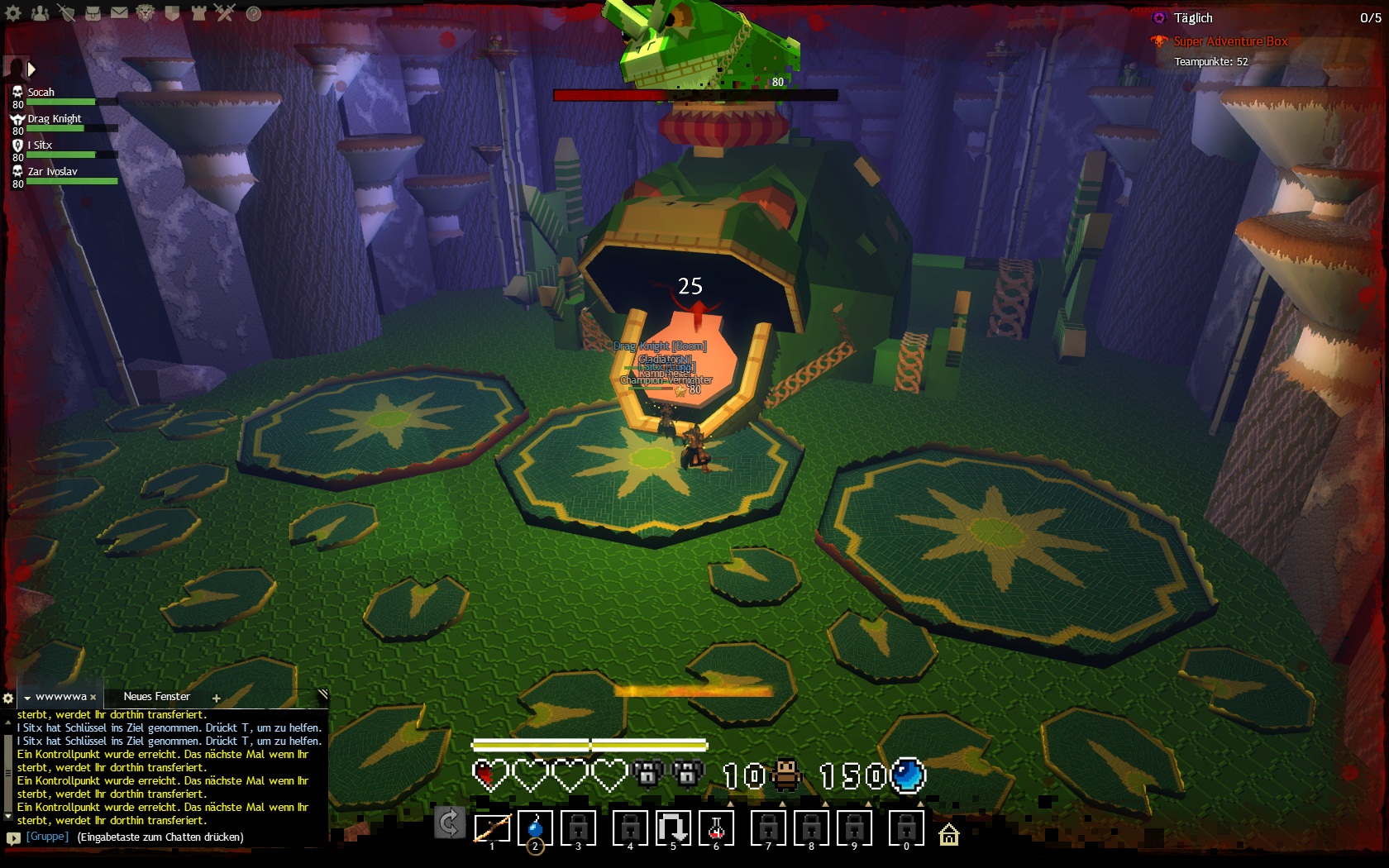Expand the Täglich daily achievement tracker
Screen dimensions: 1389x868
[1192, 18]
